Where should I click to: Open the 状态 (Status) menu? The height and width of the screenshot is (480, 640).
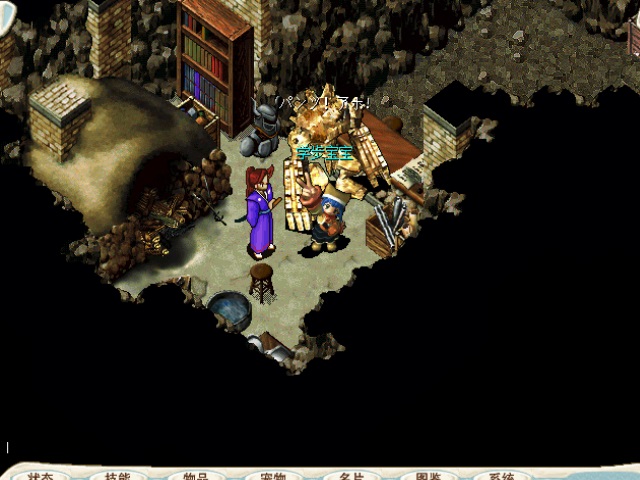[x=41, y=475]
